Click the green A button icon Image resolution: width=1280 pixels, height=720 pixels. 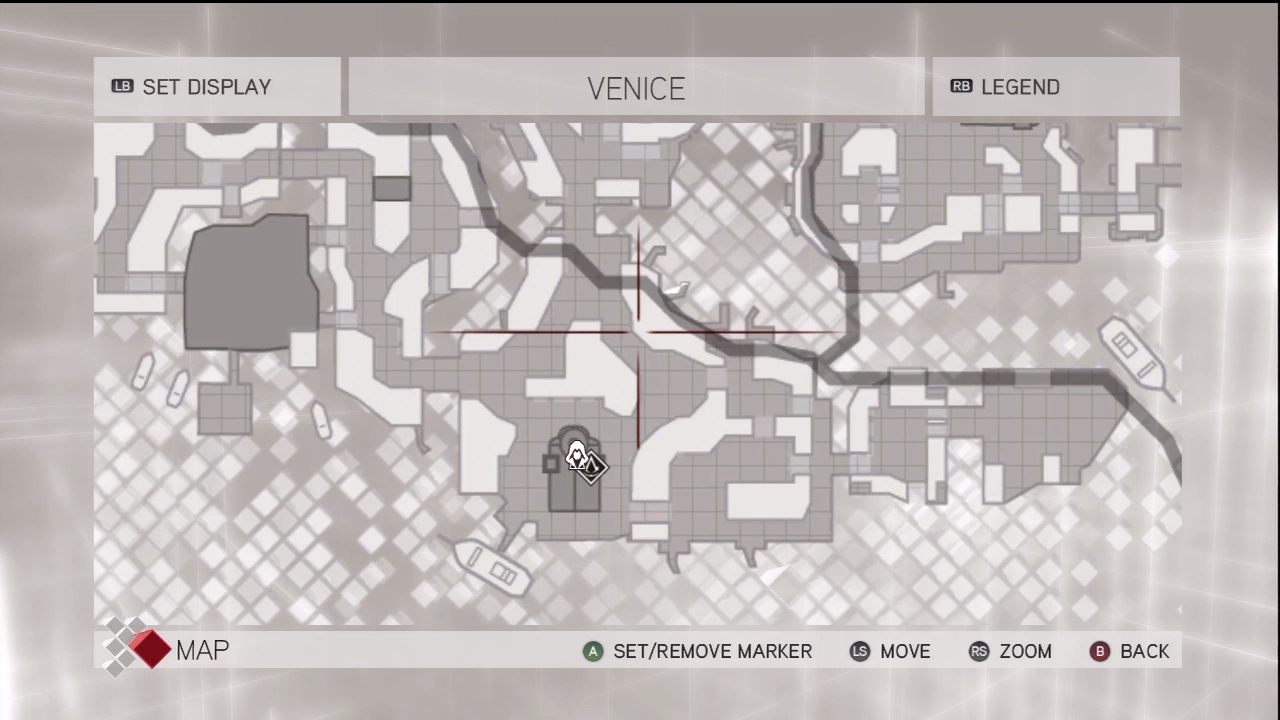[x=592, y=651]
